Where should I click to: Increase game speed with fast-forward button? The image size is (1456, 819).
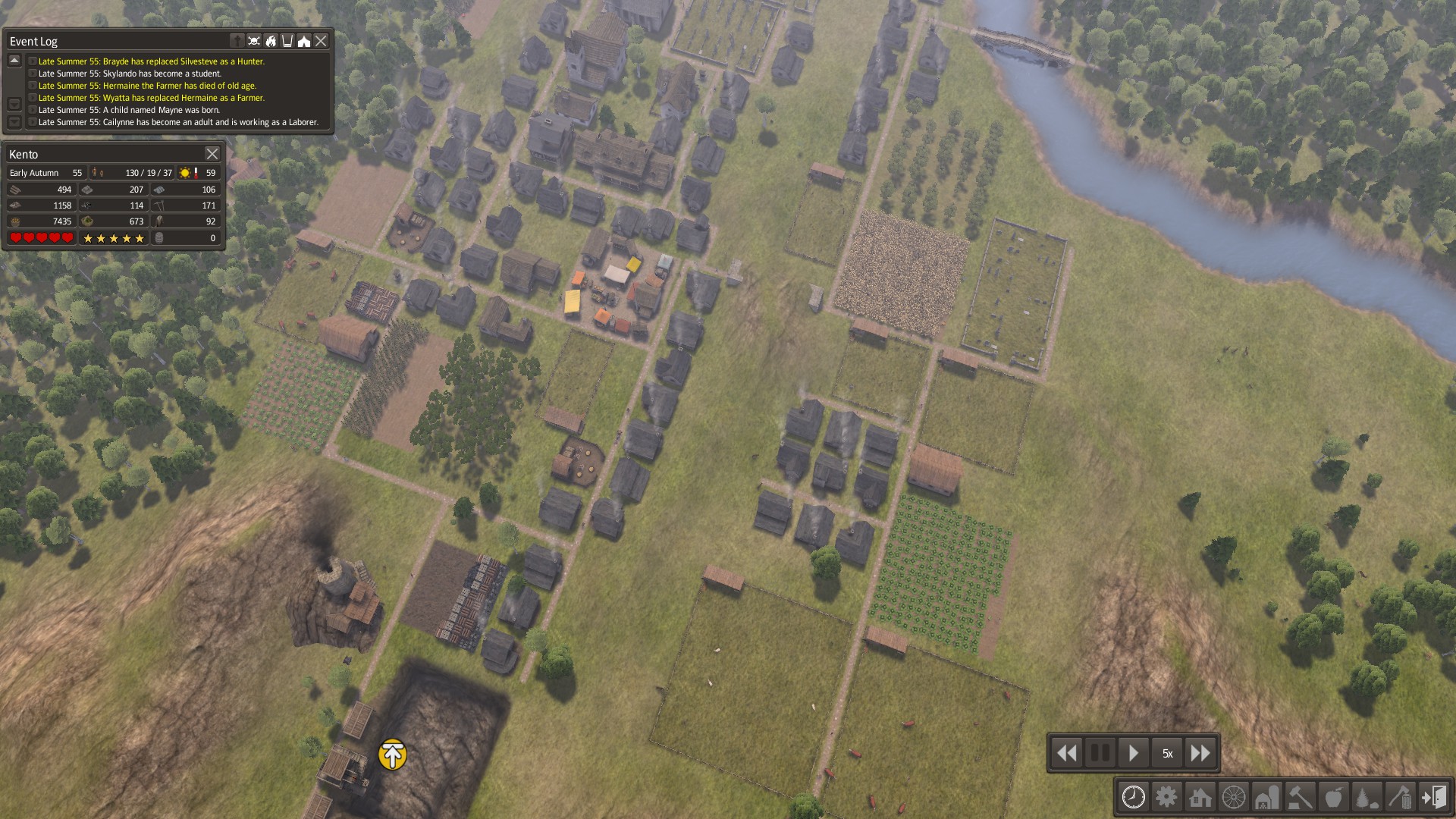point(1200,753)
